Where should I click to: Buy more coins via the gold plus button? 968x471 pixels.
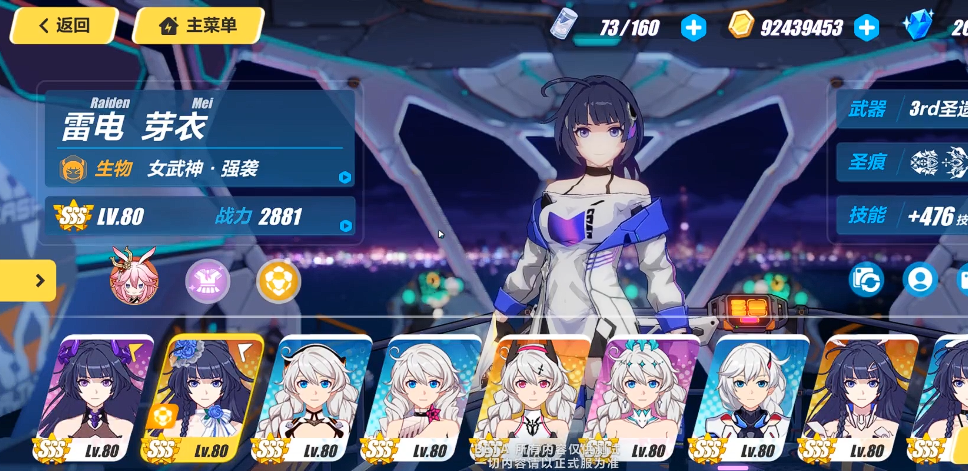tap(866, 28)
